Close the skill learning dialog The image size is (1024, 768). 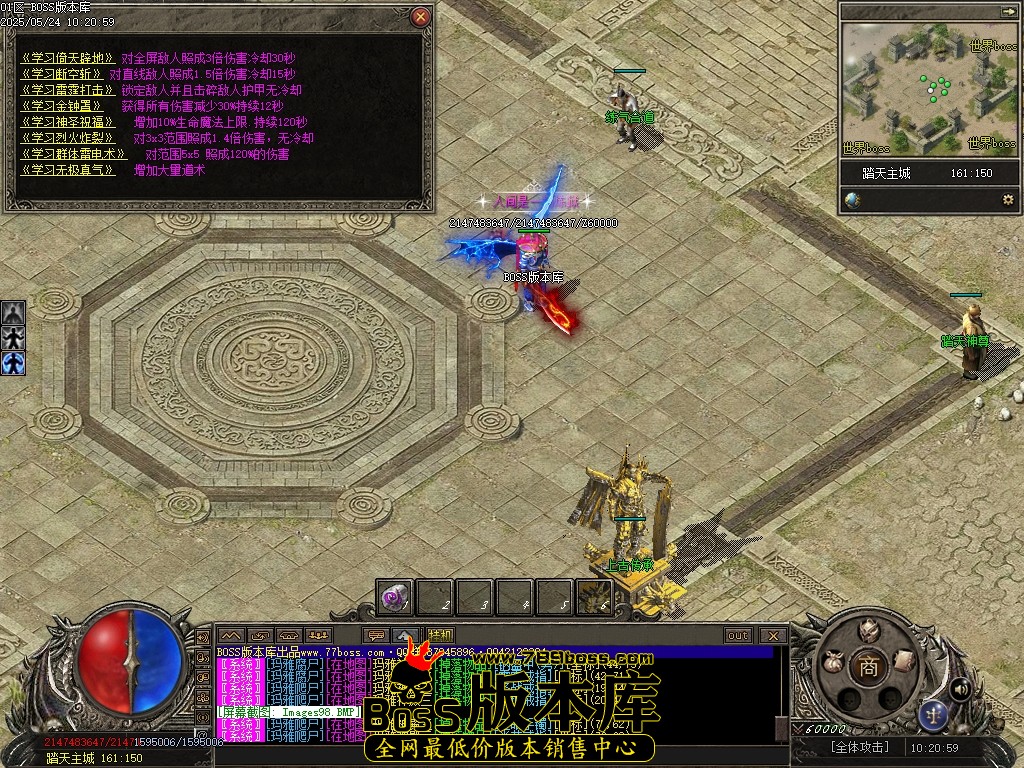(421, 17)
